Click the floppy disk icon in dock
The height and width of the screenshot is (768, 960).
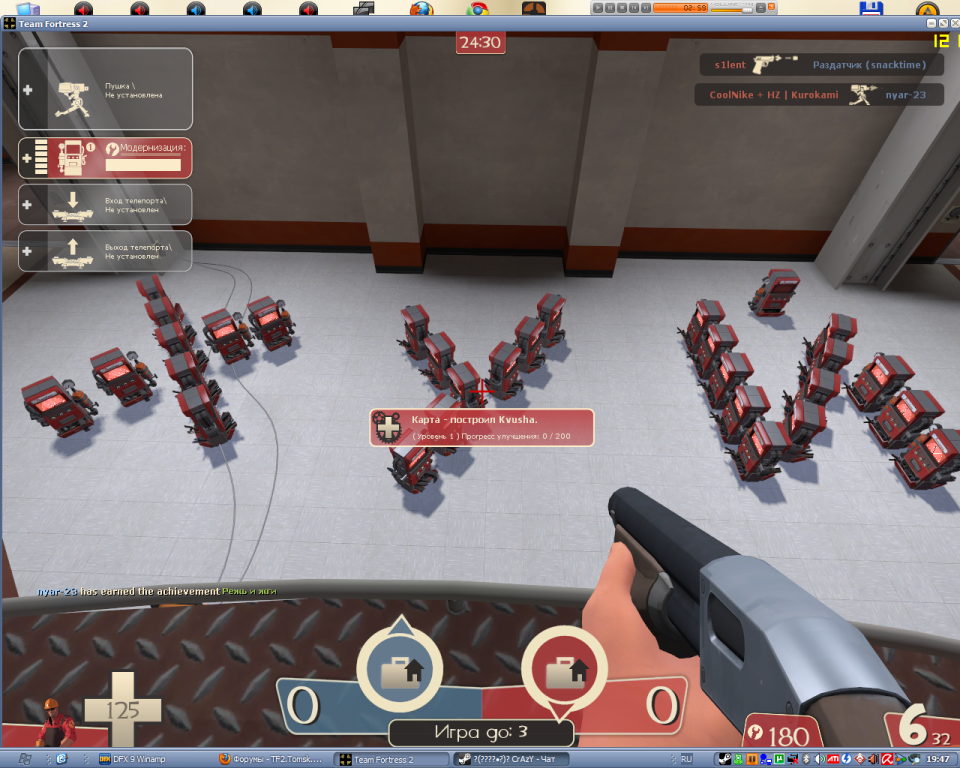870,8
